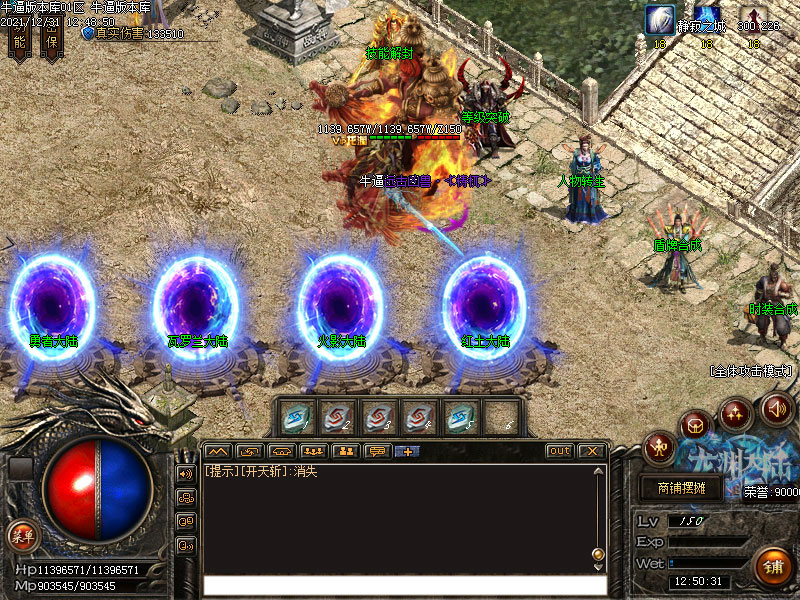The height and width of the screenshot is (600, 800).
Task: Open the character figure round icon
Action: pos(659,446)
